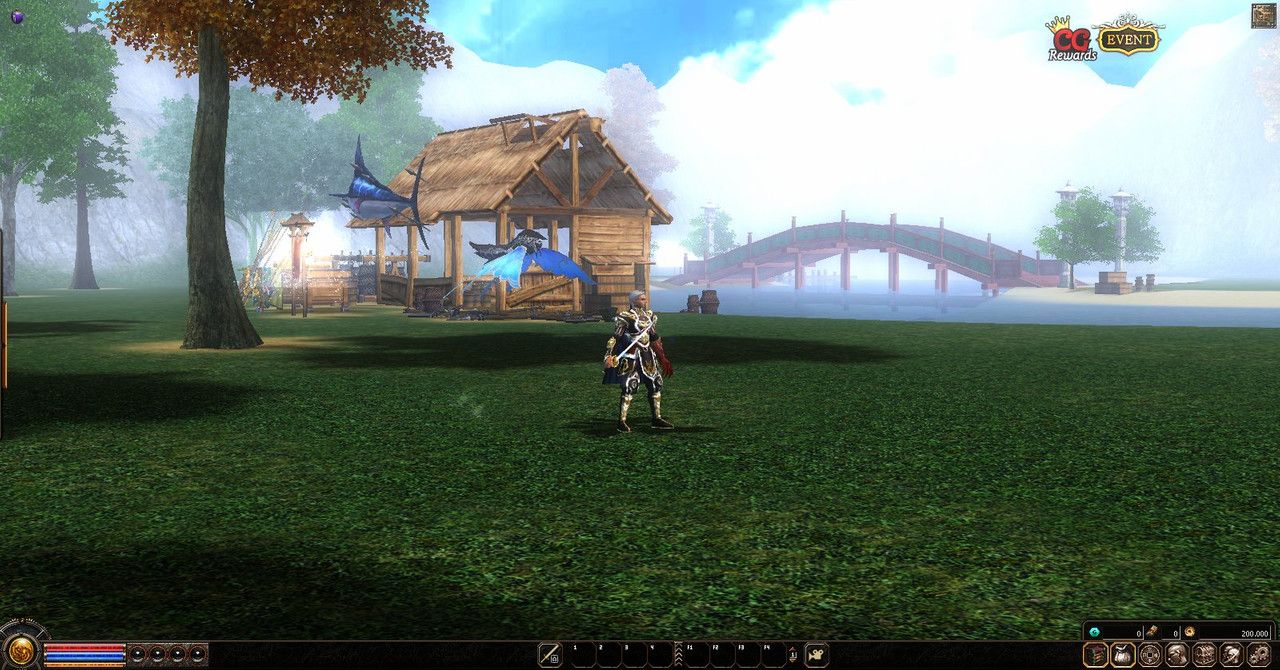Open the character profile head icon
The width and height of the screenshot is (1280, 670).
pyautogui.click(x=1177, y=654)
